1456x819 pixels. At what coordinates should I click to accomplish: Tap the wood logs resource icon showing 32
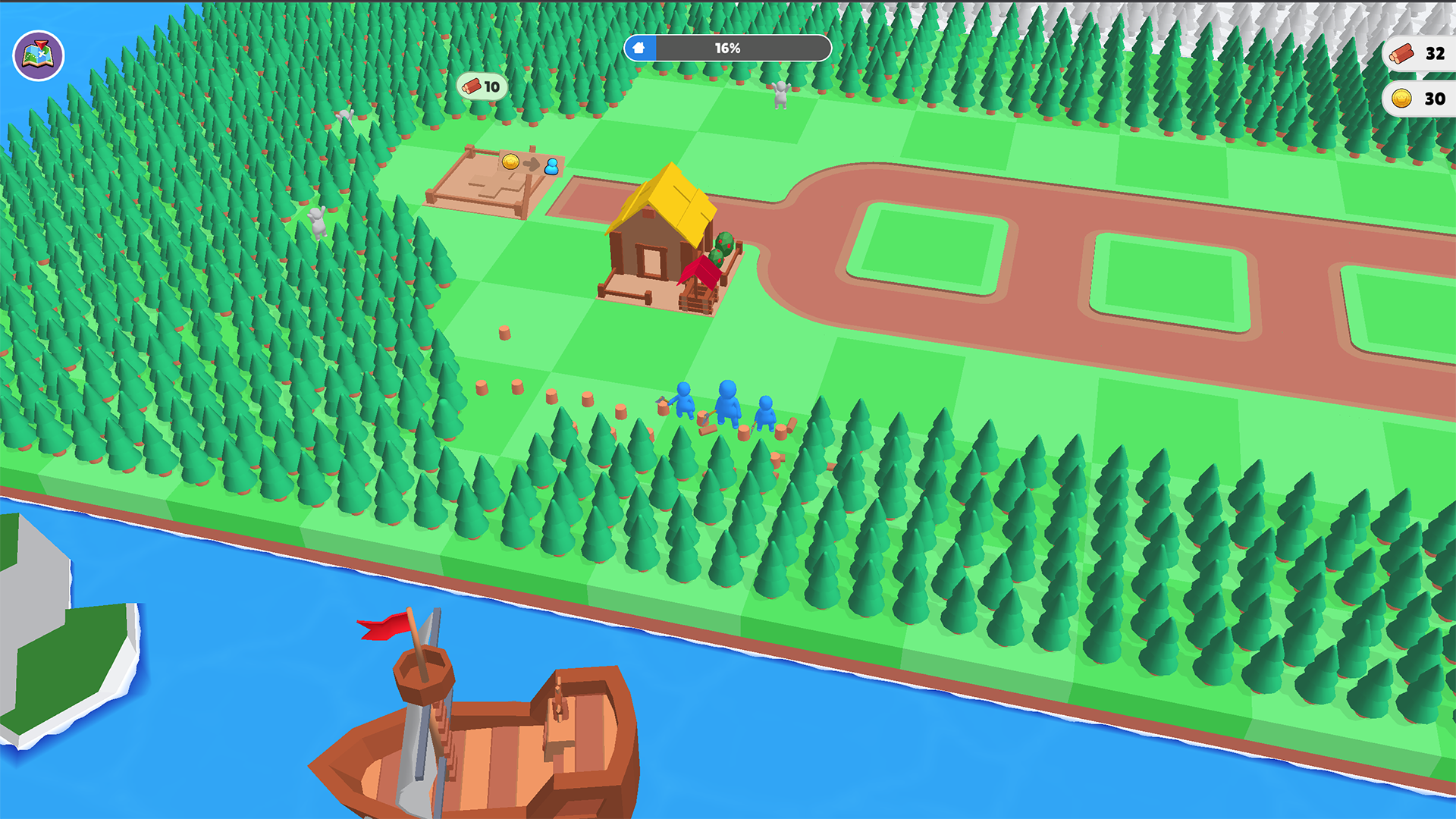pos(1403,53)
